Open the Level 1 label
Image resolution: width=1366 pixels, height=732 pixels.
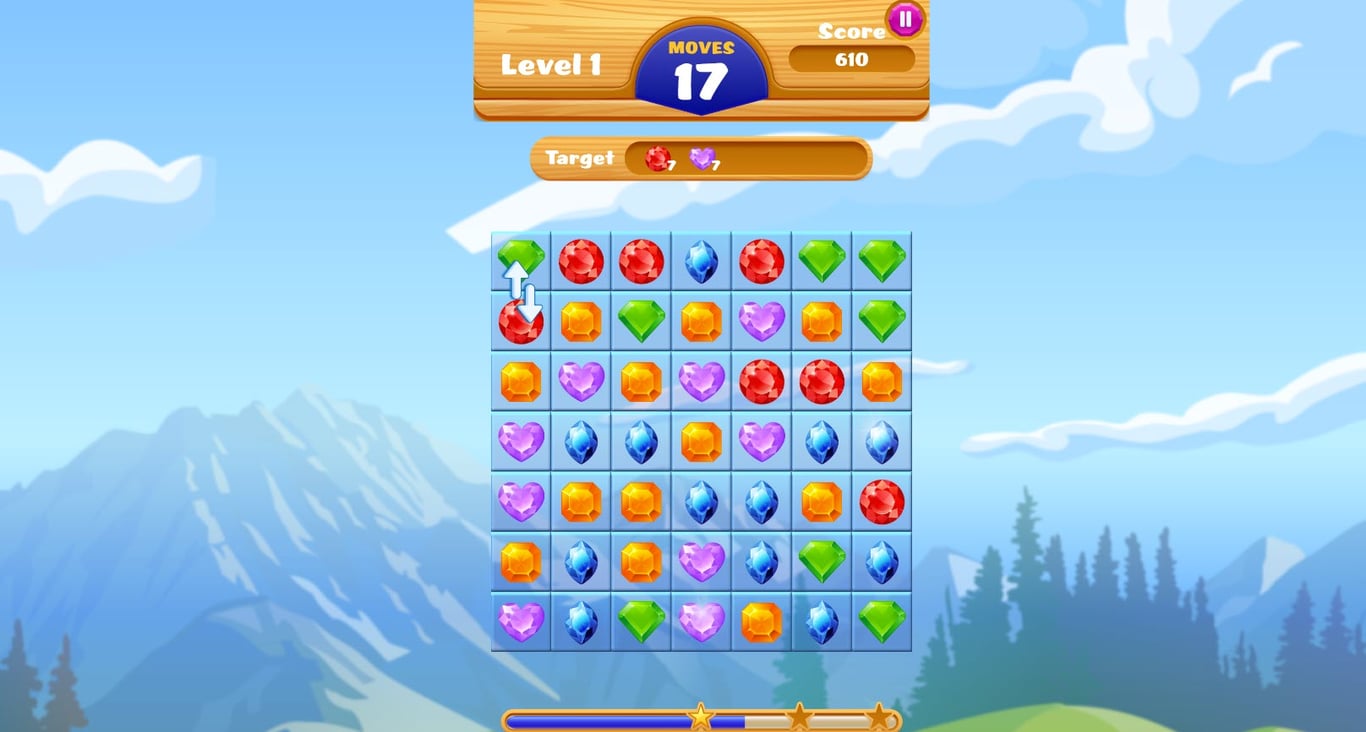(551, 62)
